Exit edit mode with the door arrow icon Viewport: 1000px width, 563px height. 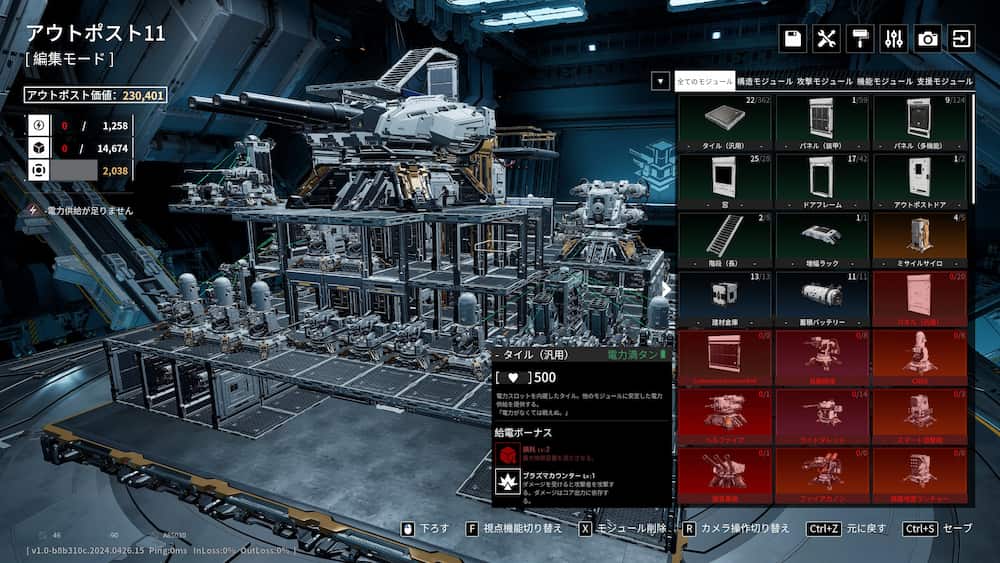(x=961, y=39)
